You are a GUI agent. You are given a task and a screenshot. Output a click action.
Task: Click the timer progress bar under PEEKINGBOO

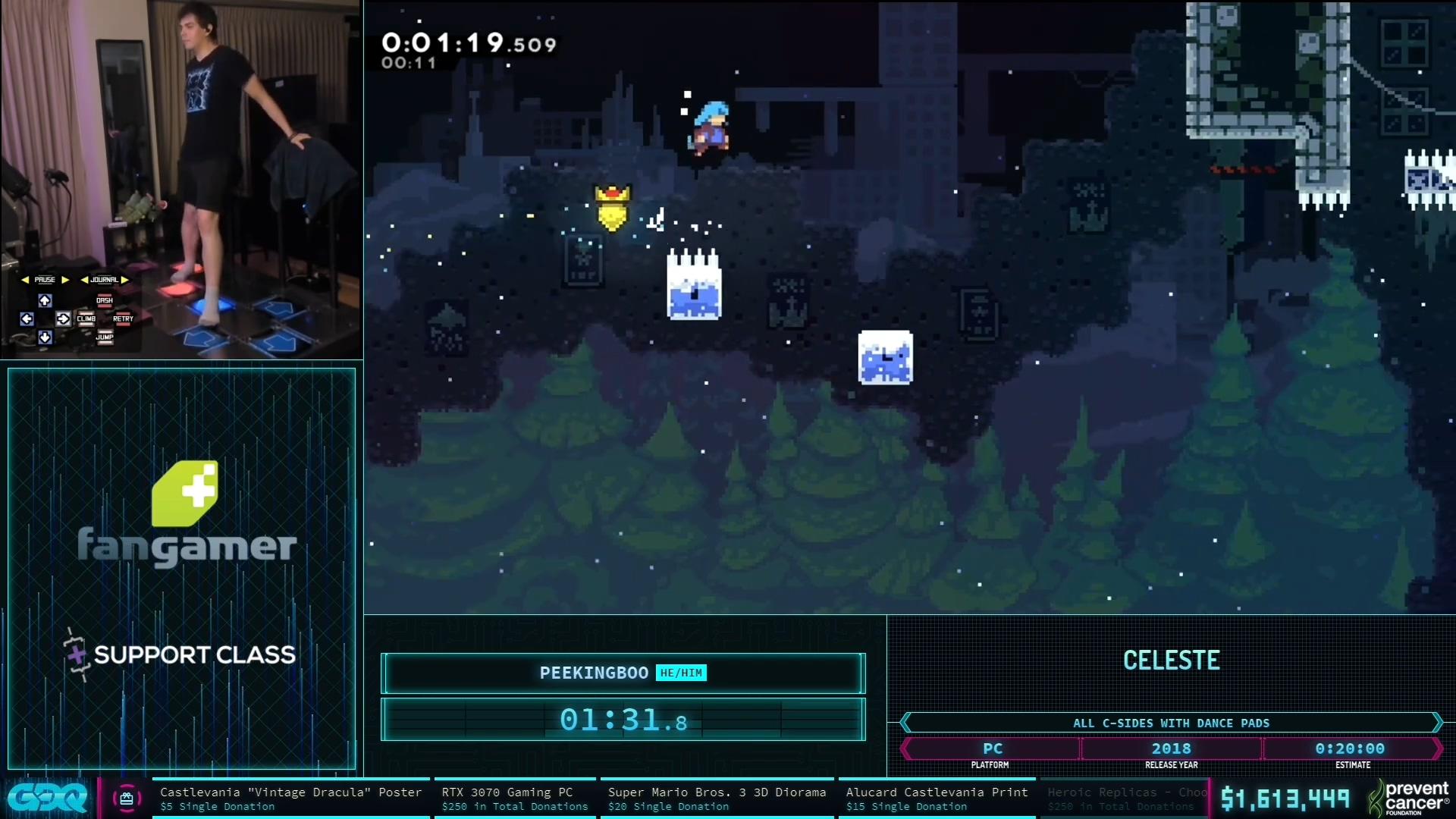pos(622,720)
